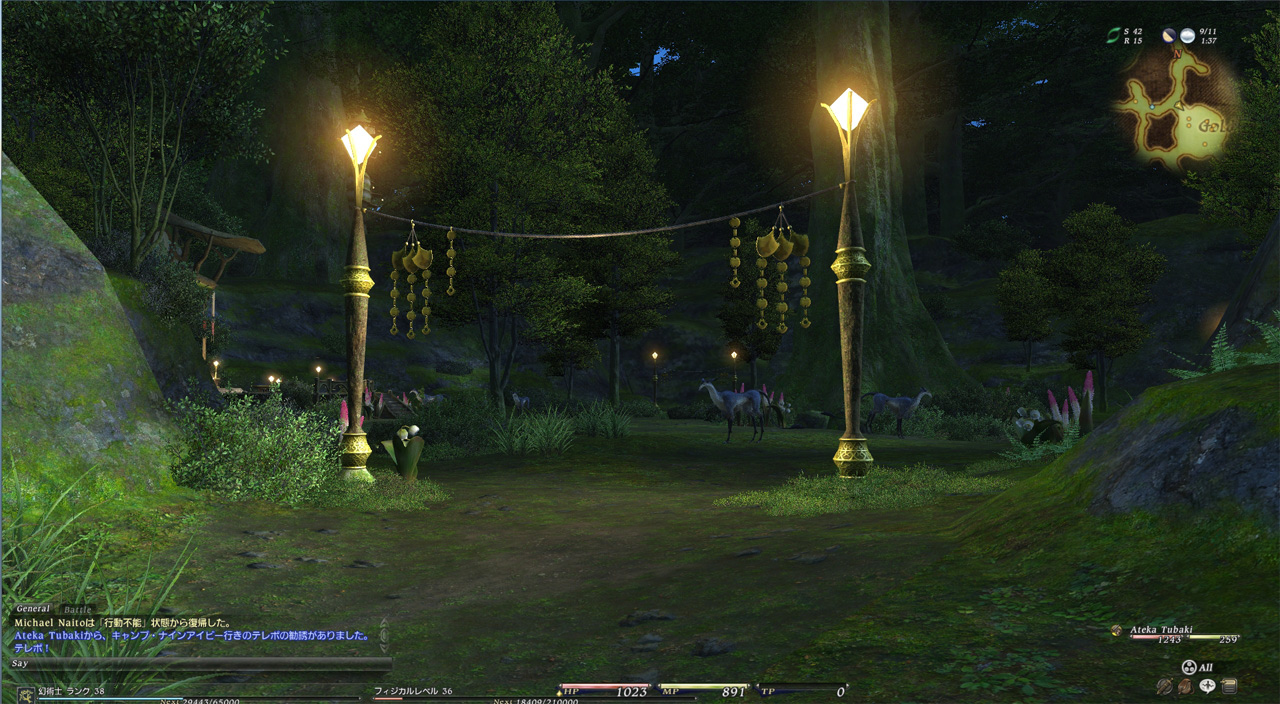1280x704 pixels.
Task: Click the speech bubble emote icon
Action: pyautogui.click(x=1207, y=686)
